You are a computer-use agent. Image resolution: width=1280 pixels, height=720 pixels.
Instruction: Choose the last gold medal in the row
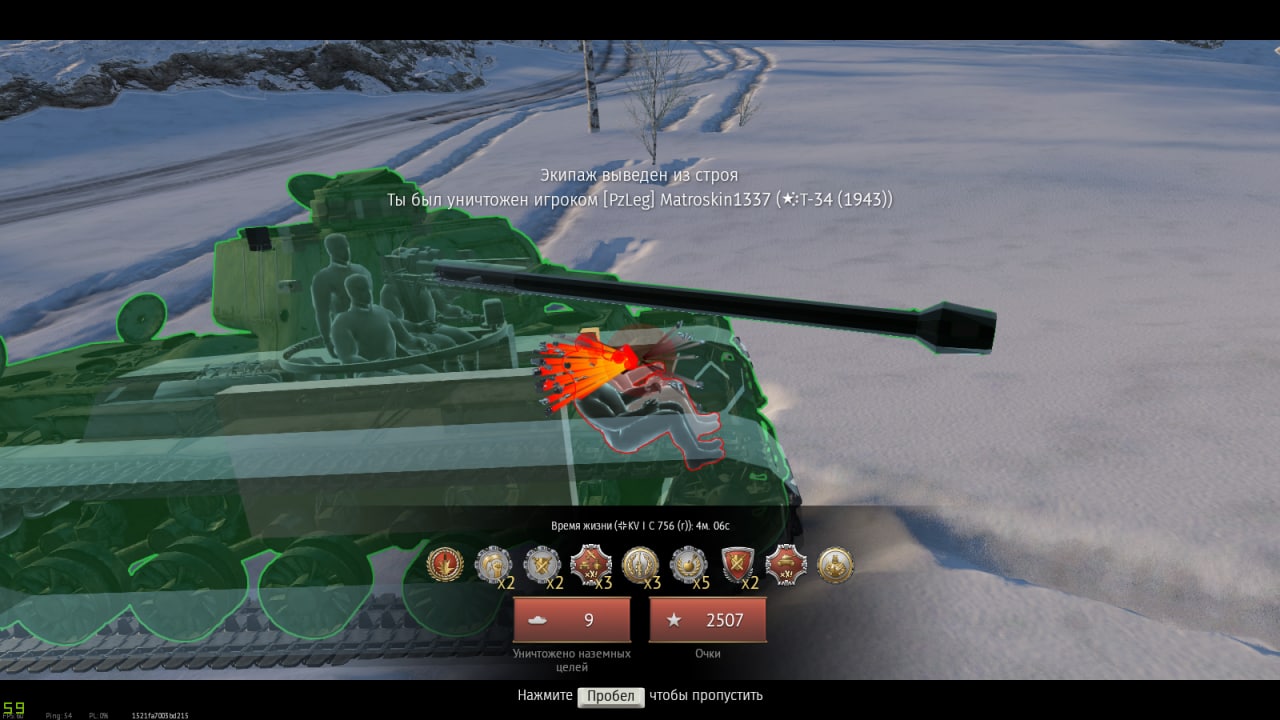coord(835,565)
